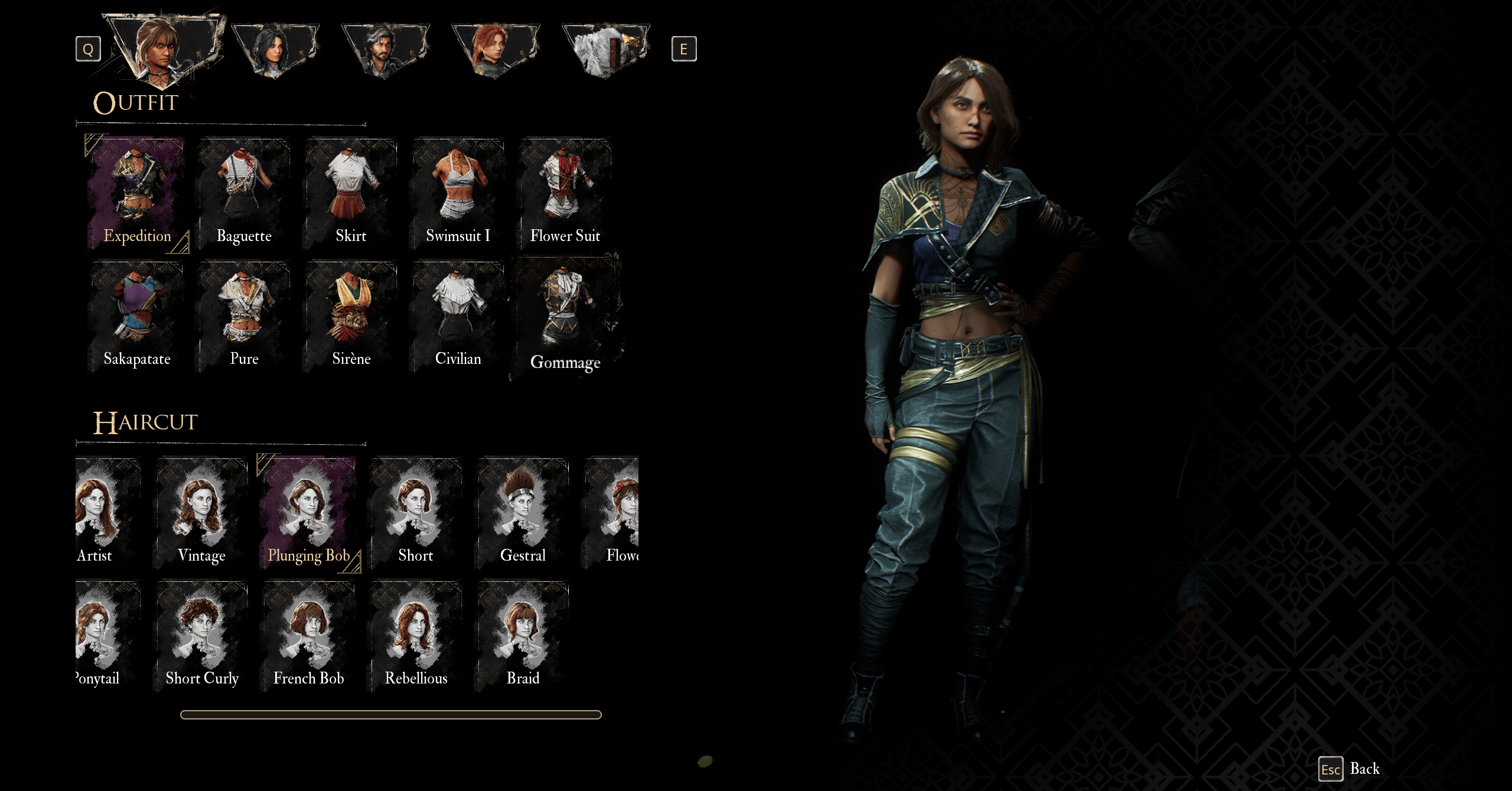Switch to the bearded man character tab

[x=384, y=49]
